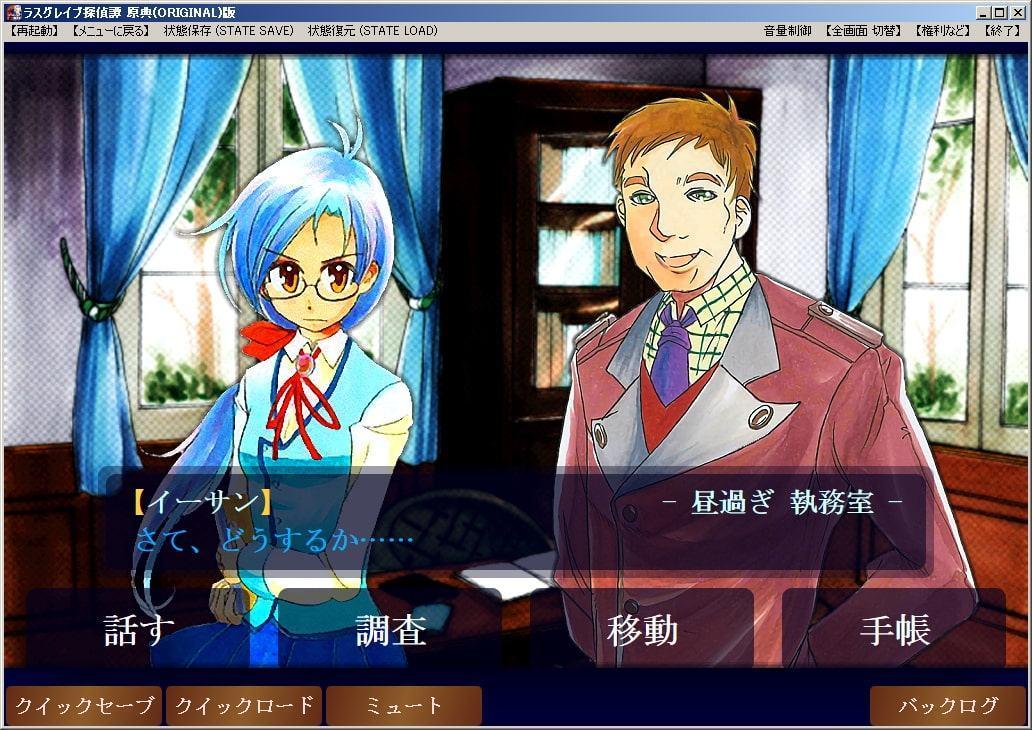1032x730 pixels.
Task: Click the クイックロード quick load button
Action: point(244,706)
